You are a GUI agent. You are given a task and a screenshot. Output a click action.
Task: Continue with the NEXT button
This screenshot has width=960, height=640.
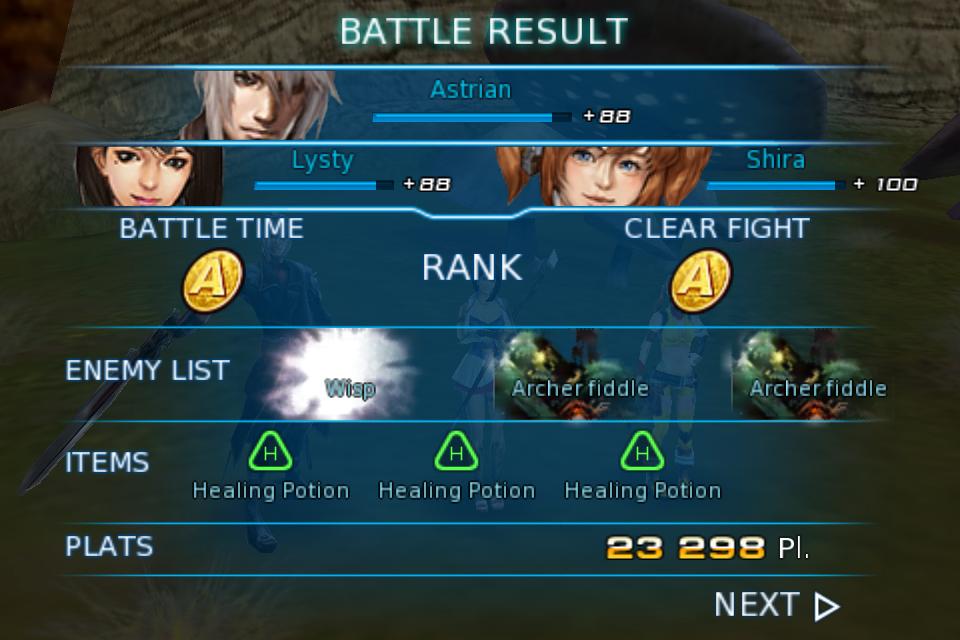776,605
